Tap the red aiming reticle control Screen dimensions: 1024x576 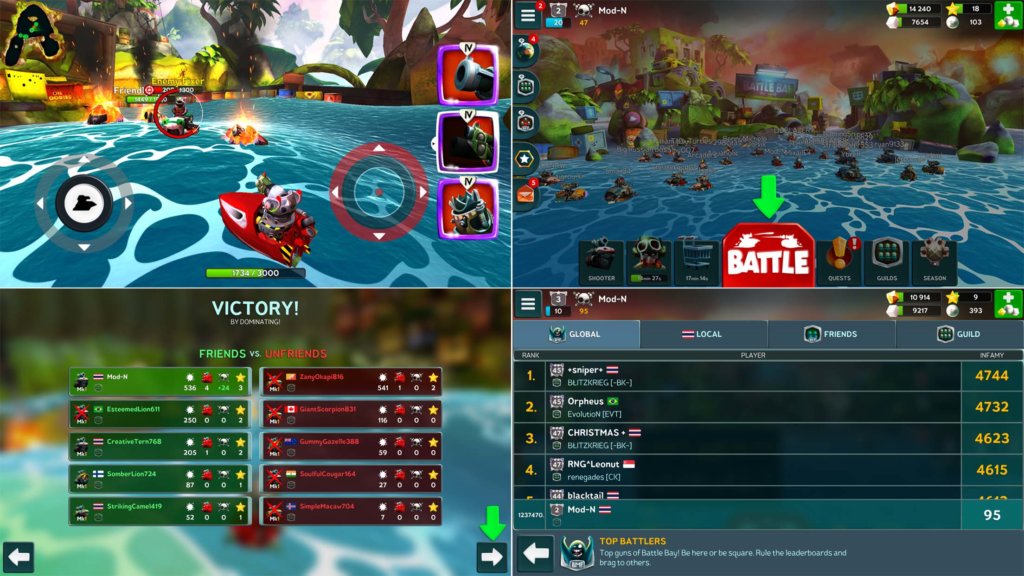coord(379,191)
